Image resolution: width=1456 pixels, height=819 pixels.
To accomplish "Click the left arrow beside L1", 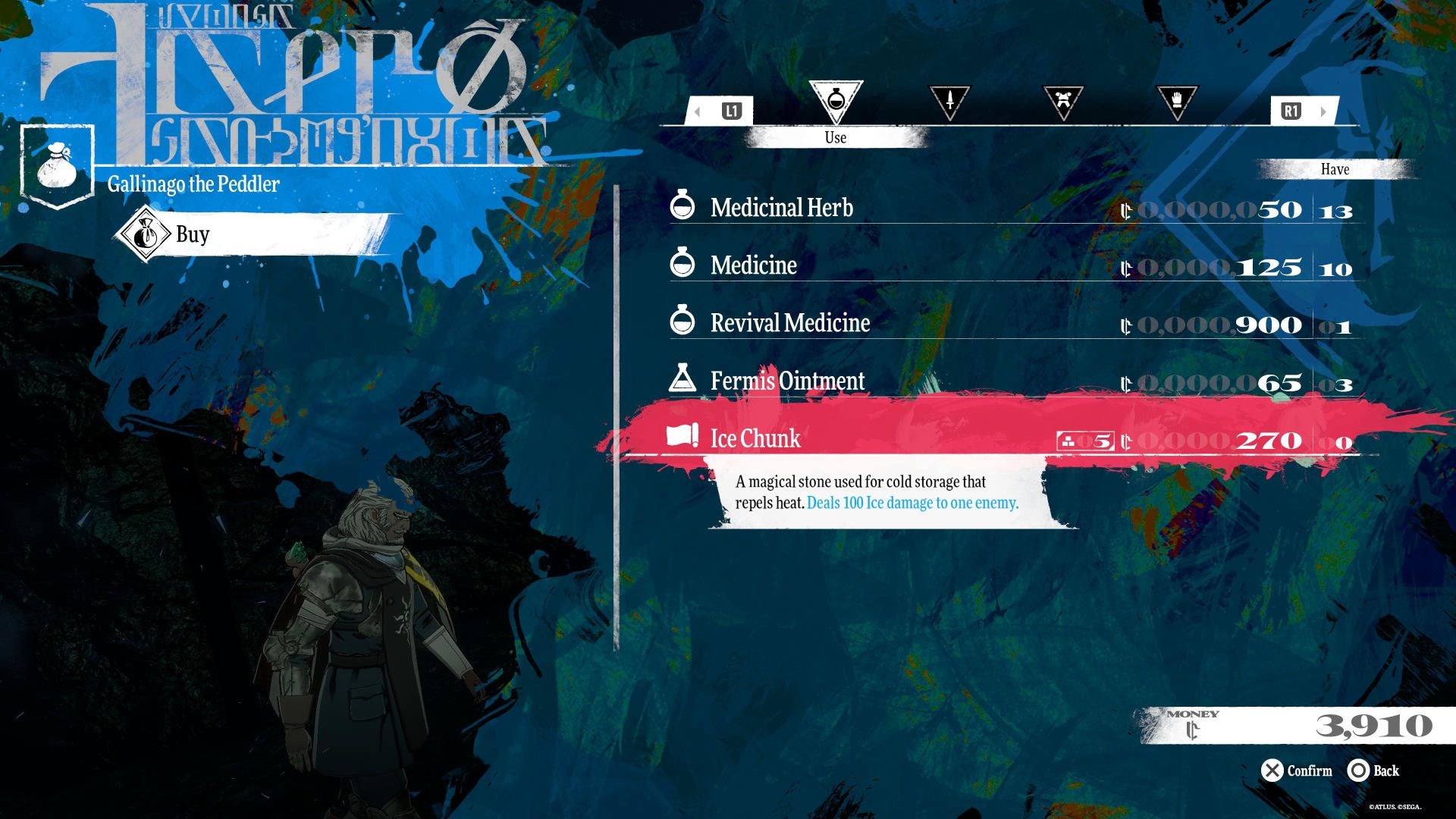I will click(x=695, y=110).
